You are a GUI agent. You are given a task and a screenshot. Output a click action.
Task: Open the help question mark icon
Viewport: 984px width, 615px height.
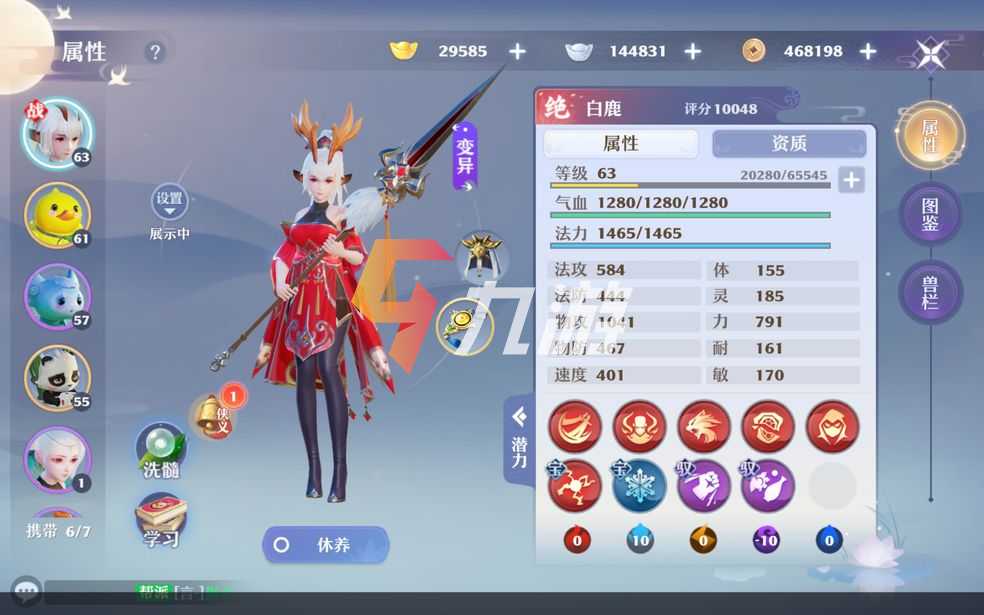[x=154, y=52]
